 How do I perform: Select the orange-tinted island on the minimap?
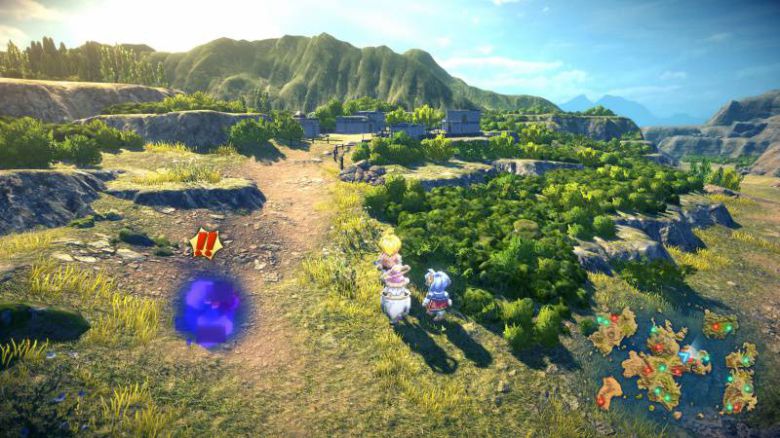pyautogui.click(x=609, y=390)
